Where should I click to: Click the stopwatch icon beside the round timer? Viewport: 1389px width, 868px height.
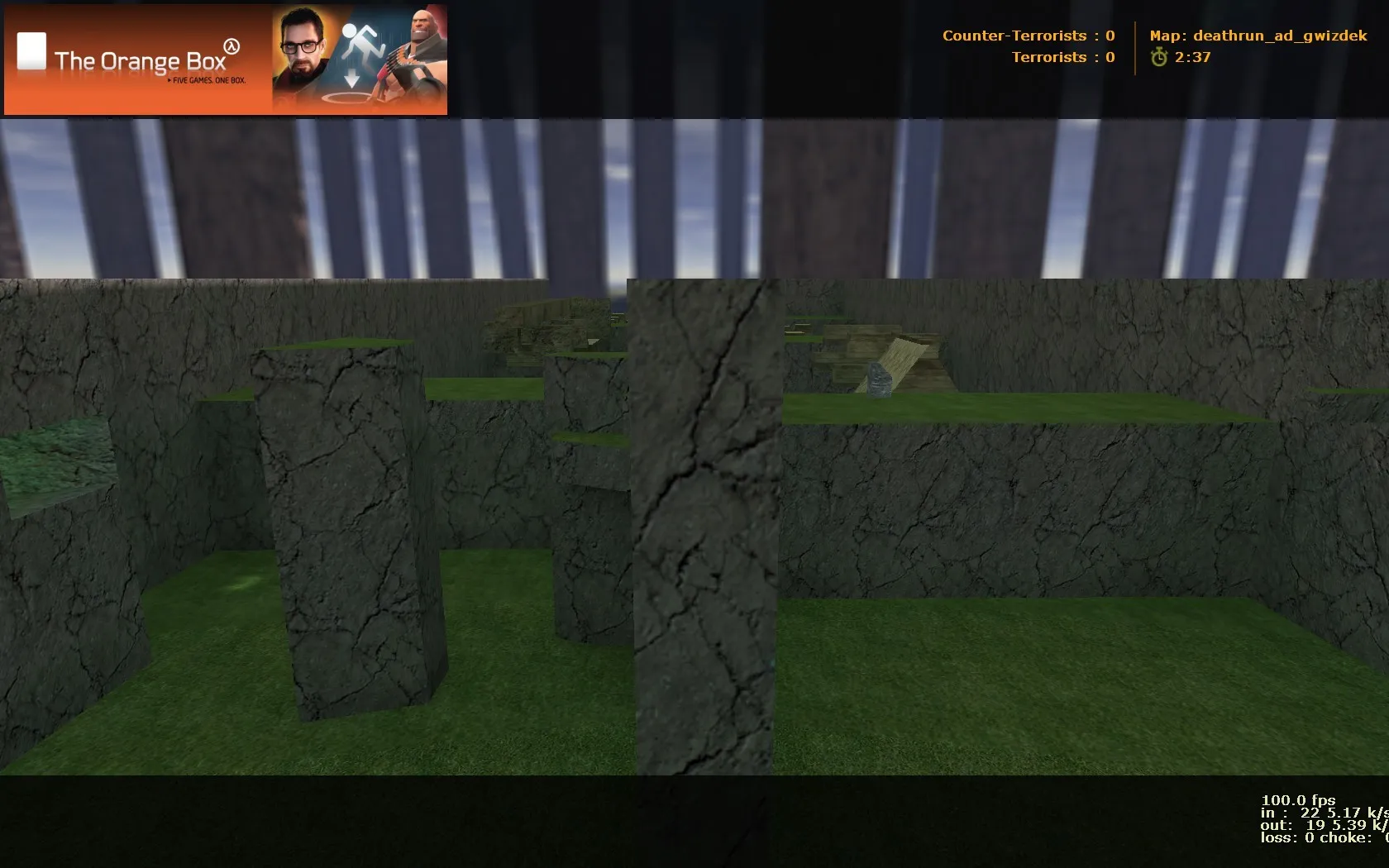click(x=1160, y=58)
